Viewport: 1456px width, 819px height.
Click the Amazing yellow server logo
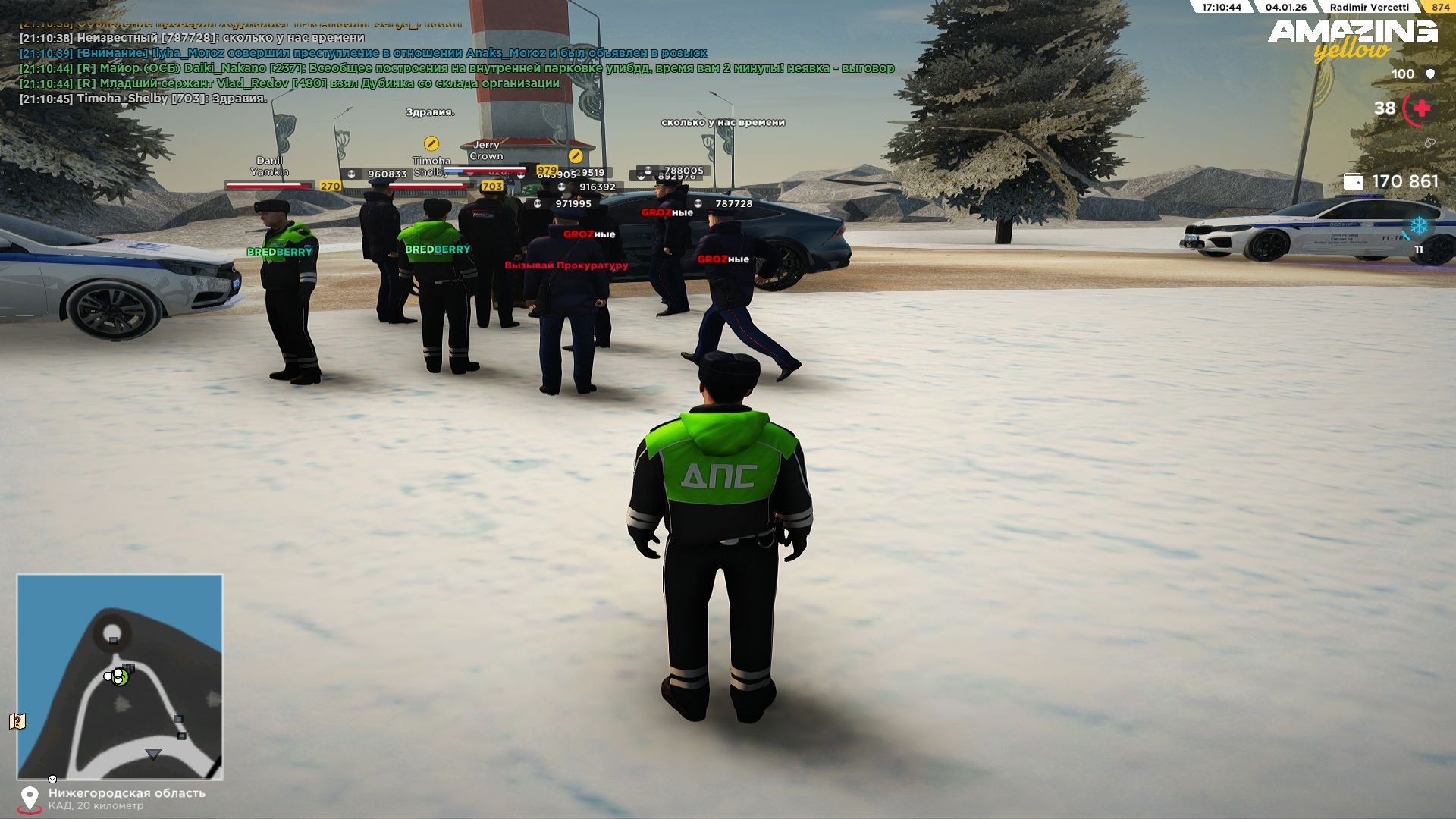tap(1352, 39)
